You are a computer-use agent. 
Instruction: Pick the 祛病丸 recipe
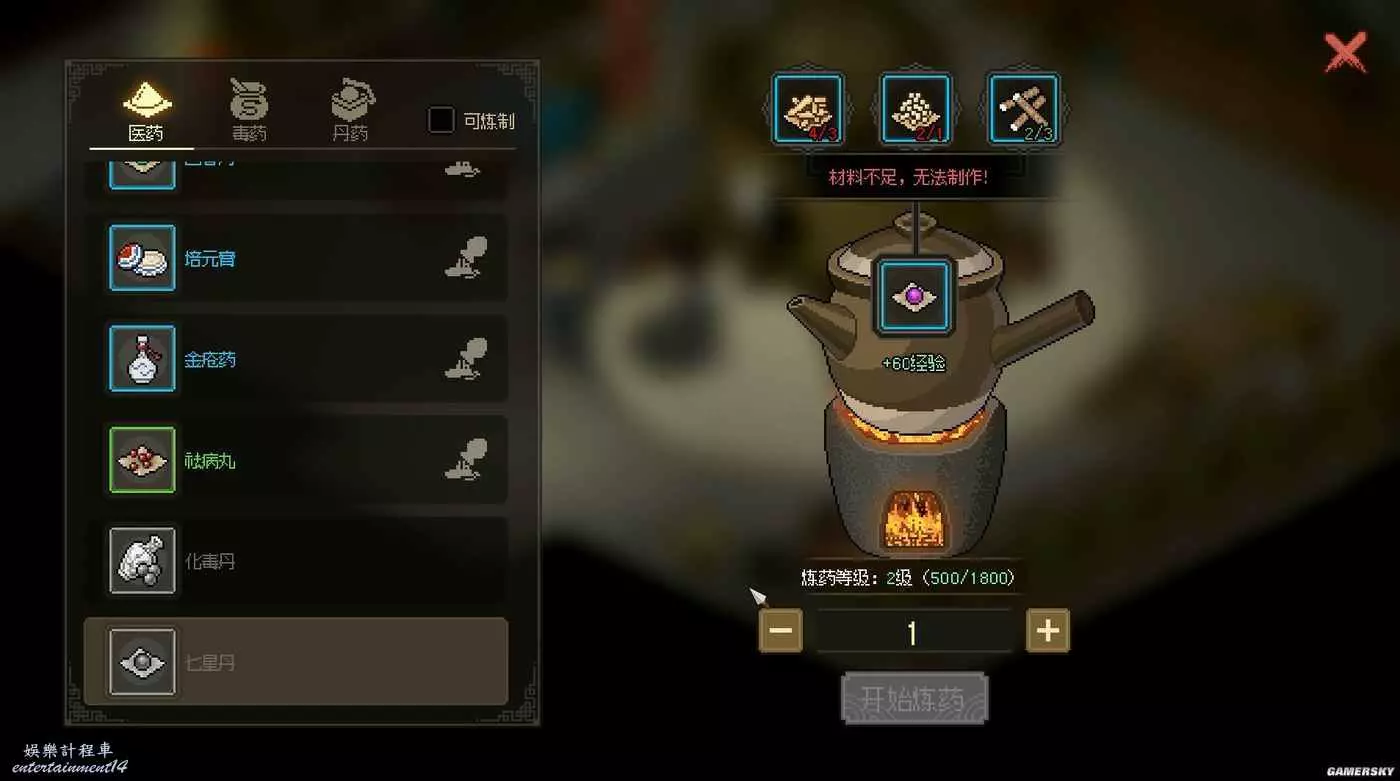tap(296, 460)
